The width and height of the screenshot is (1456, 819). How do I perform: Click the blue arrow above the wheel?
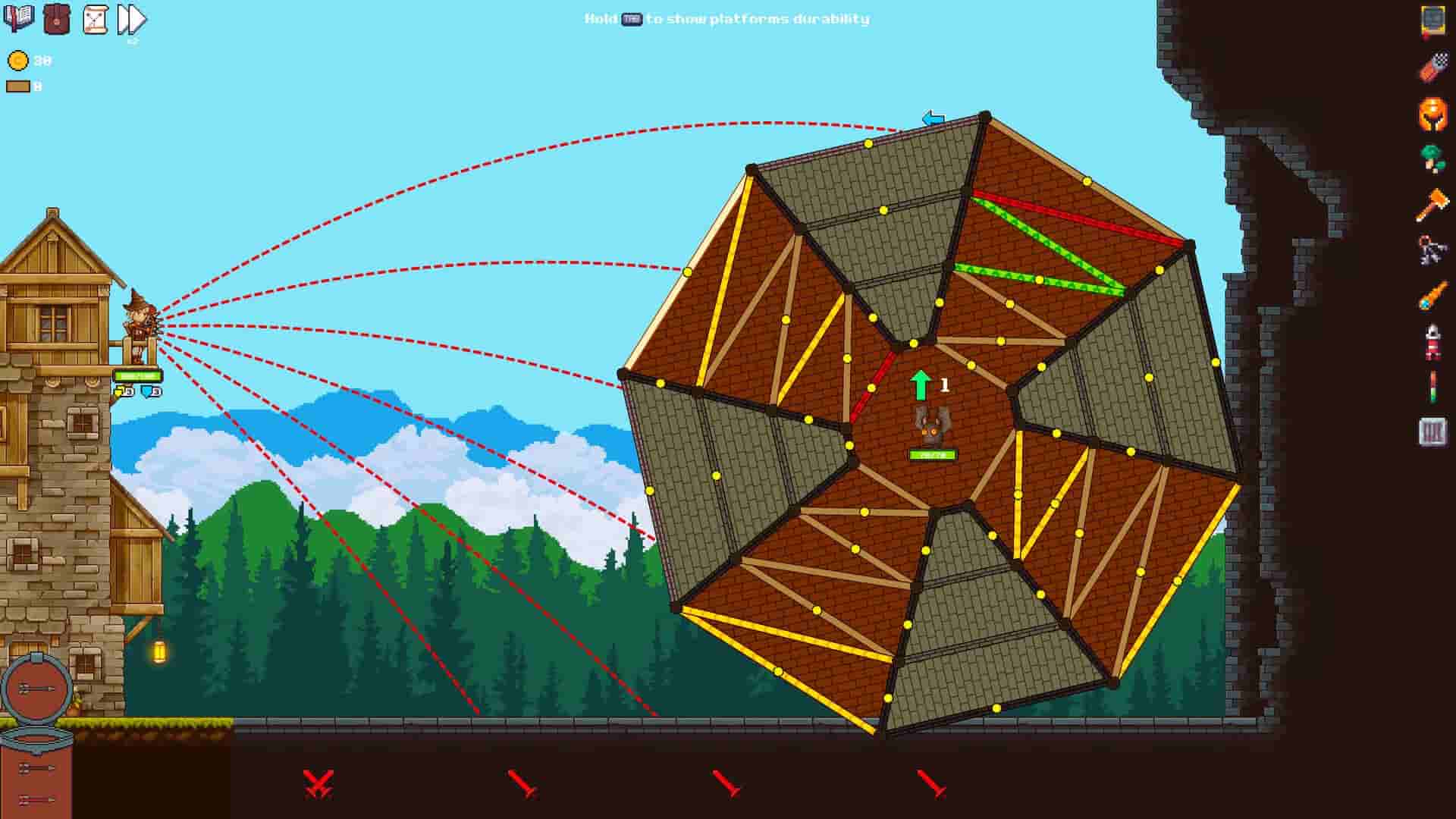click(934, 119)
